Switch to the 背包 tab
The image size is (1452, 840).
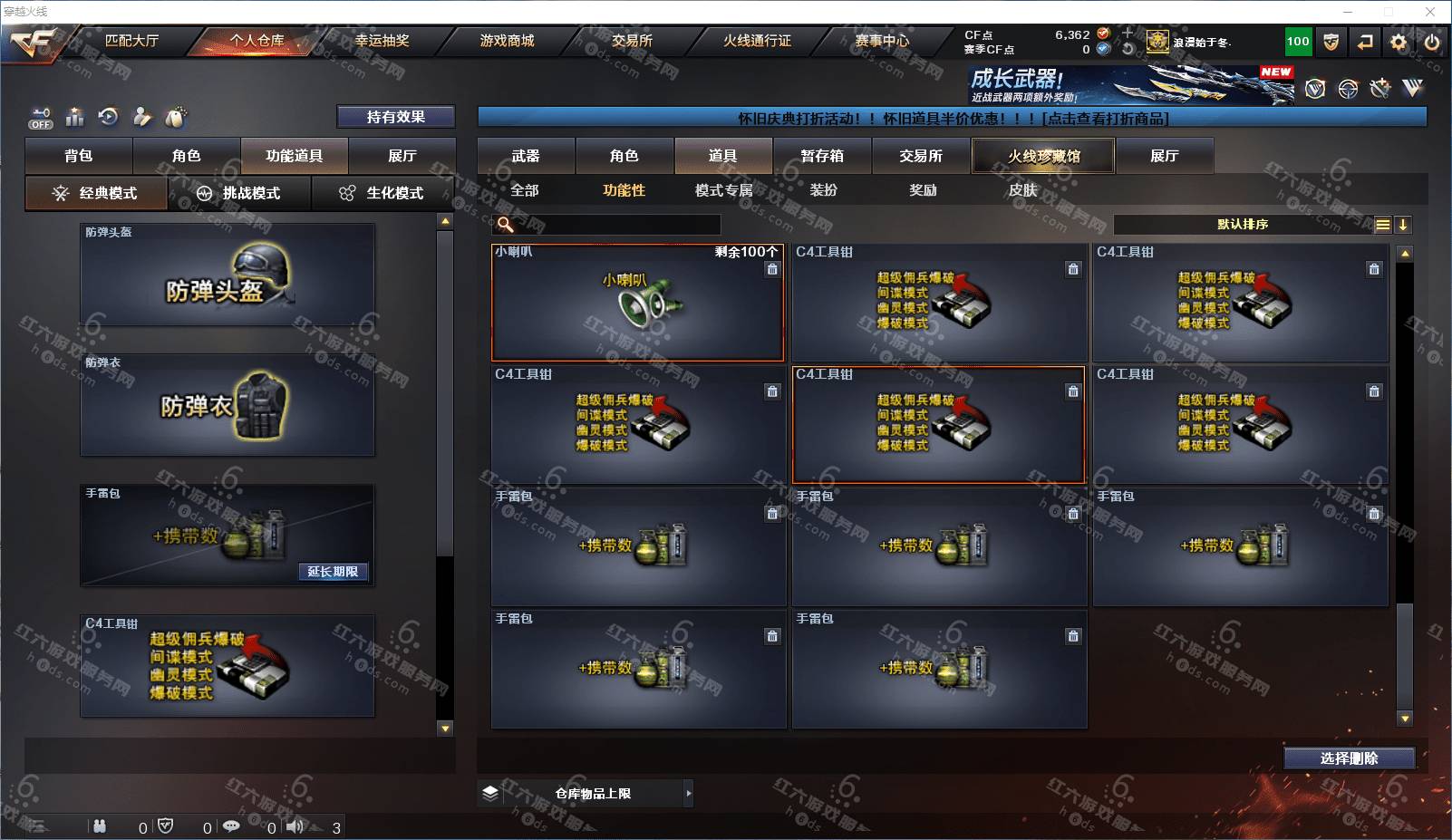point(79,156)
